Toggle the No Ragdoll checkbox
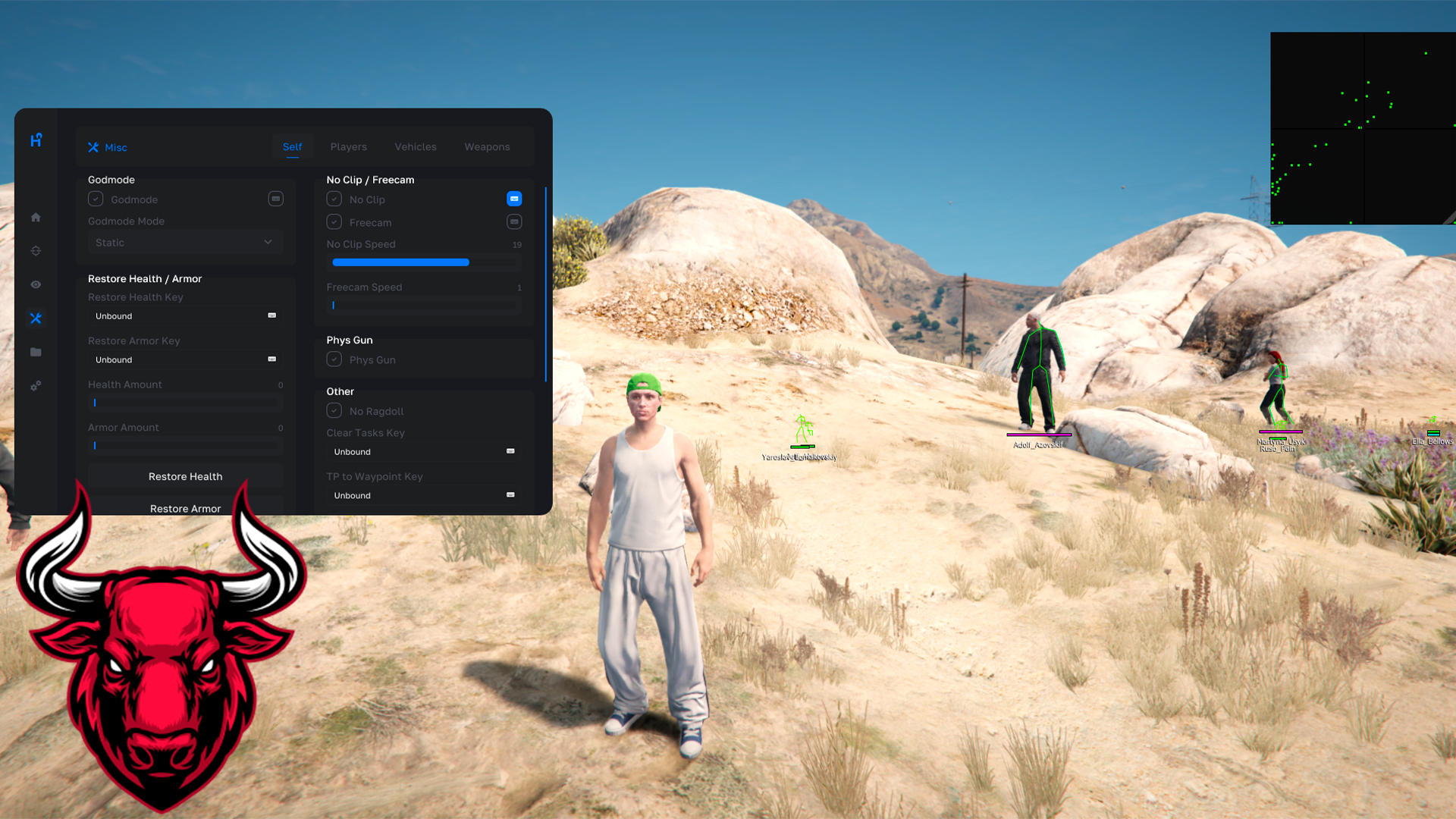This screenshot has height=819, width=1456. pyautogui.click(x=334, y=411)
